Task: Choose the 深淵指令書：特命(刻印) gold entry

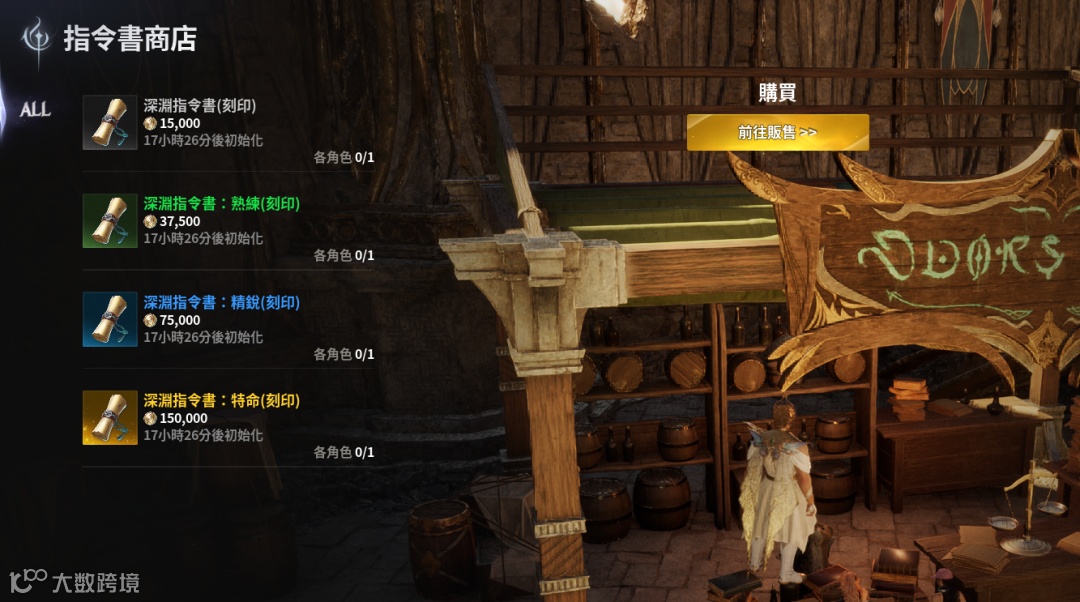Action: point(228,418)
